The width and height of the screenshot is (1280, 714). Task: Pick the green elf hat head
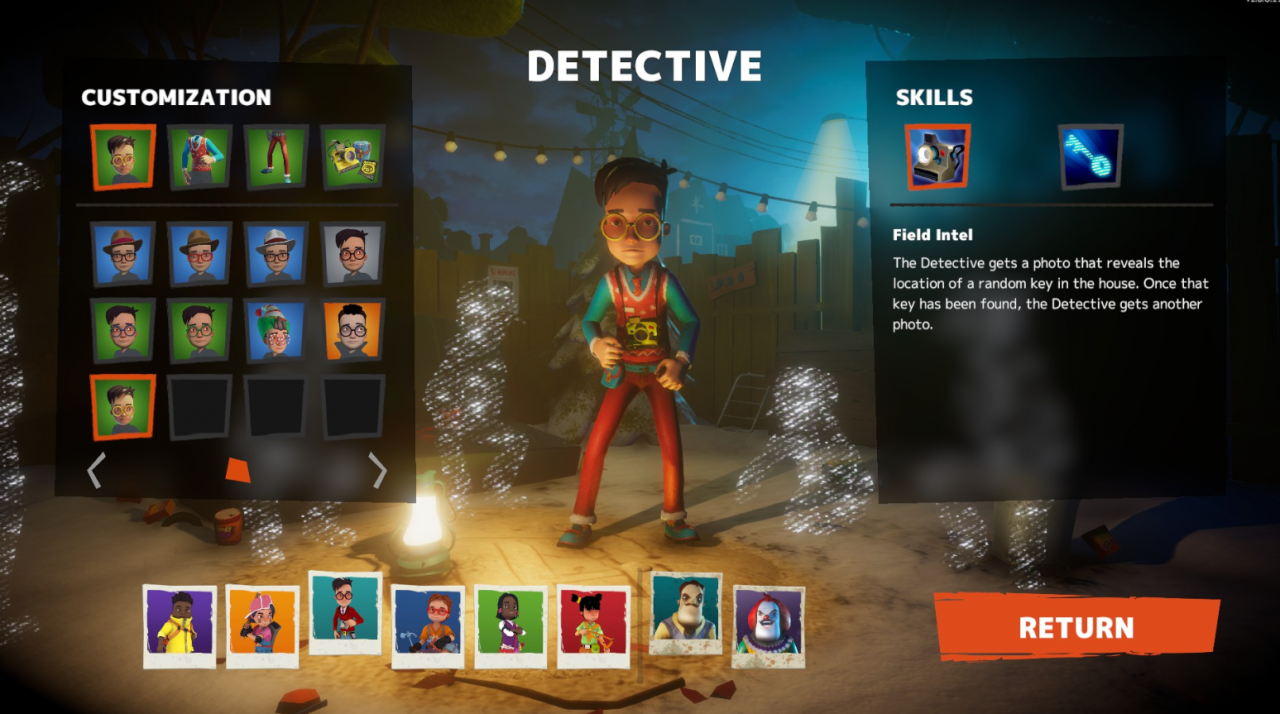[277, 330]
